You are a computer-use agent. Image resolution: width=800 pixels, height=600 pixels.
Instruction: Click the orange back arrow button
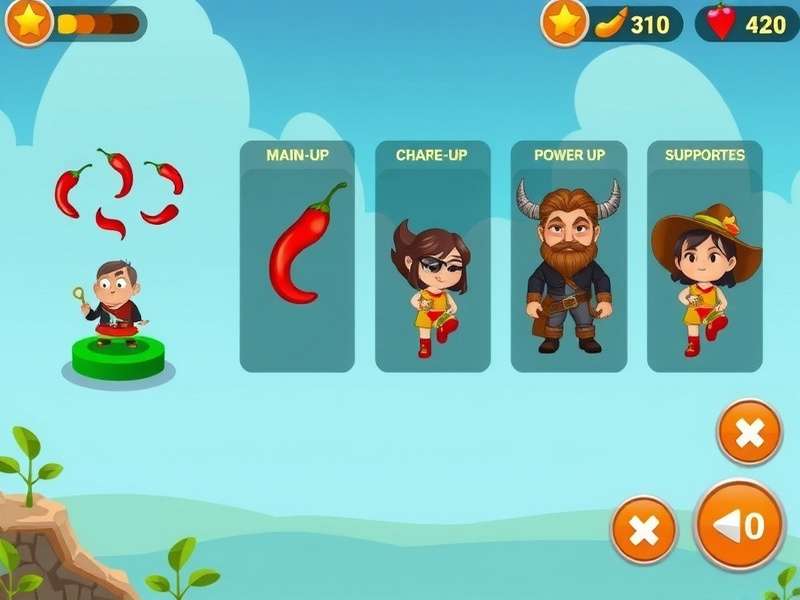pyautogui.click(x=739, y=525)
